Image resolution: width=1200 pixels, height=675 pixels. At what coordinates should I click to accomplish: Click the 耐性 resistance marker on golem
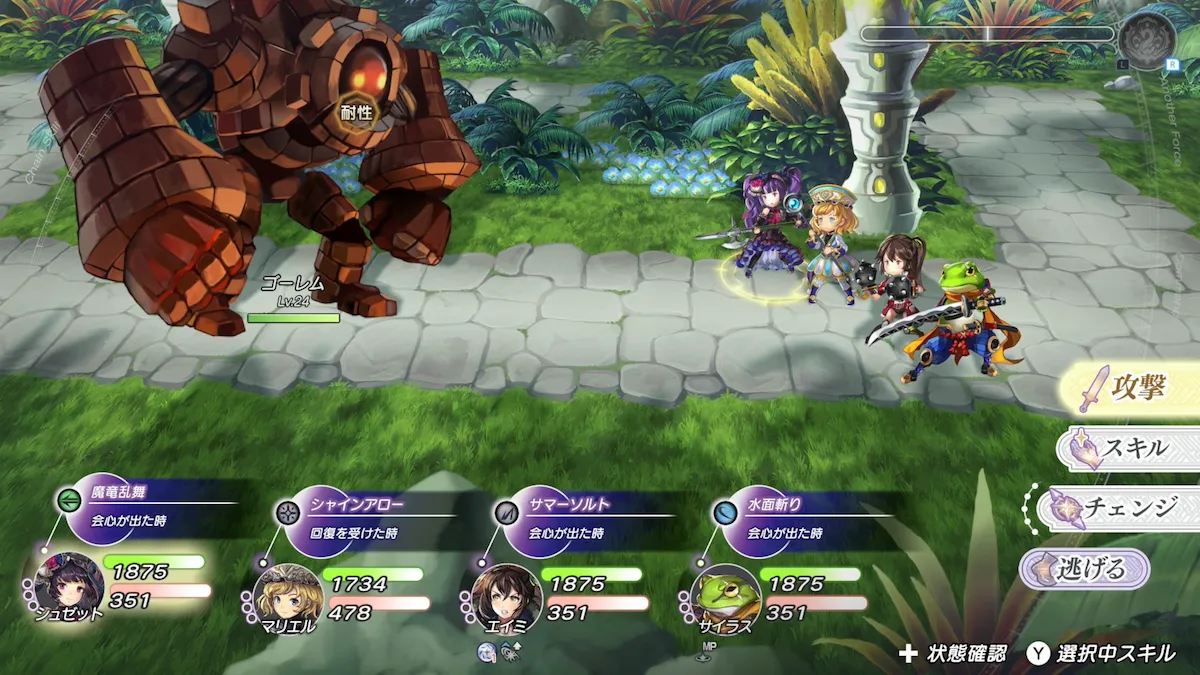click(x=356, y=112)
